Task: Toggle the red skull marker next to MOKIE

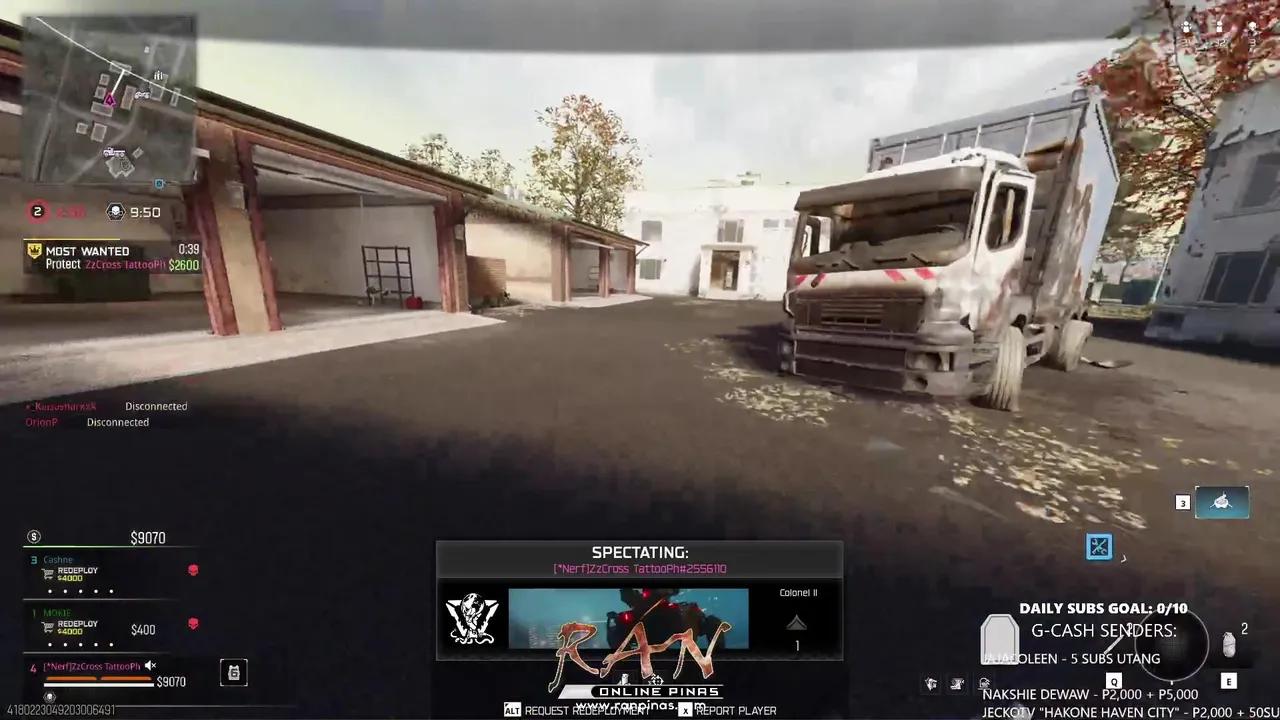Action: [192, 622]
